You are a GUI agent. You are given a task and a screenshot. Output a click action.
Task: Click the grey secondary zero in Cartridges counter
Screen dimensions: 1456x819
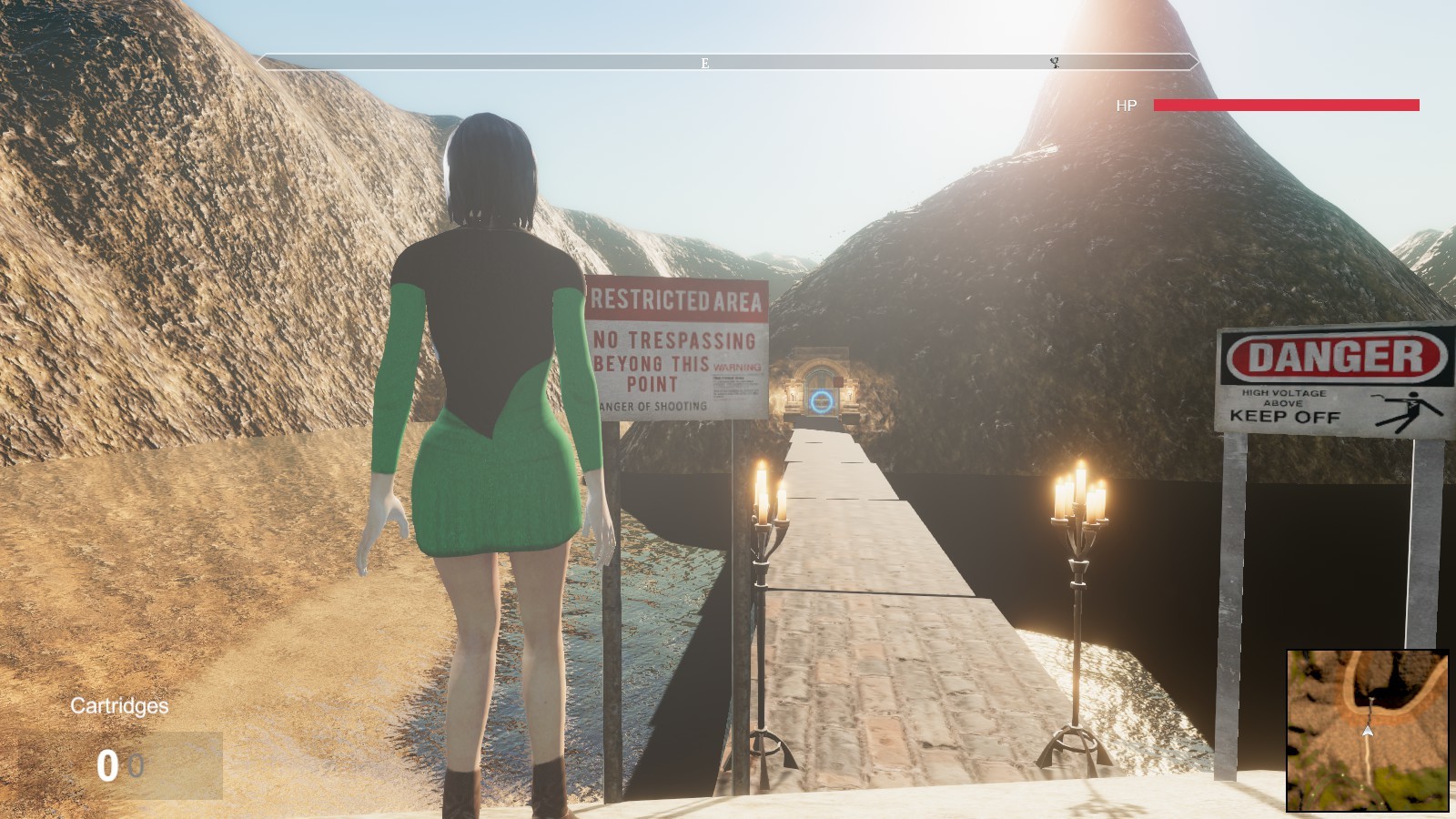pyautogui.click(x=135, y=765)
